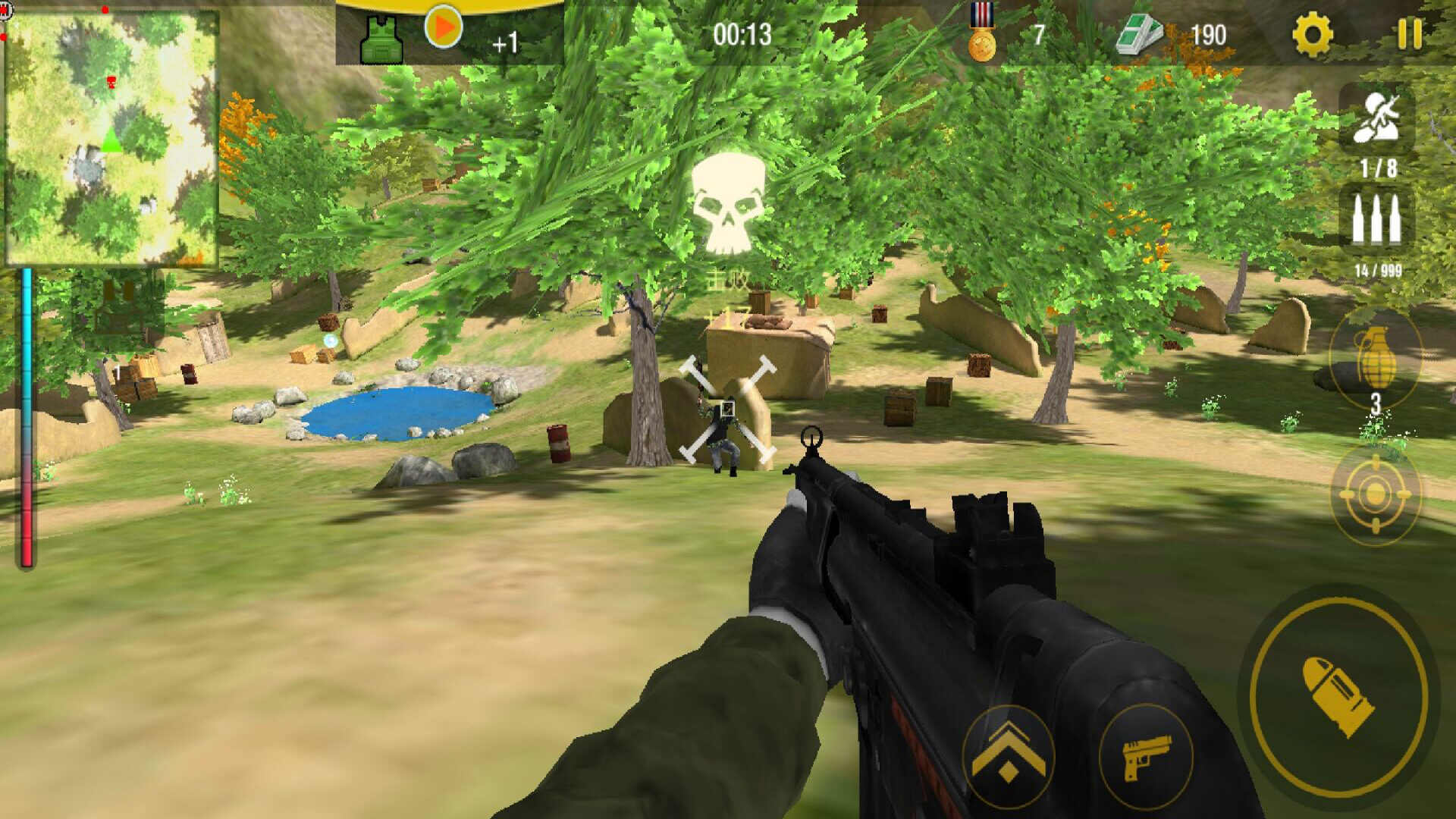Screen dimensions: 1456x819
Task: Switch weapon using the pistol icon
Action: pyautogui.click(x=1146, y=756)
